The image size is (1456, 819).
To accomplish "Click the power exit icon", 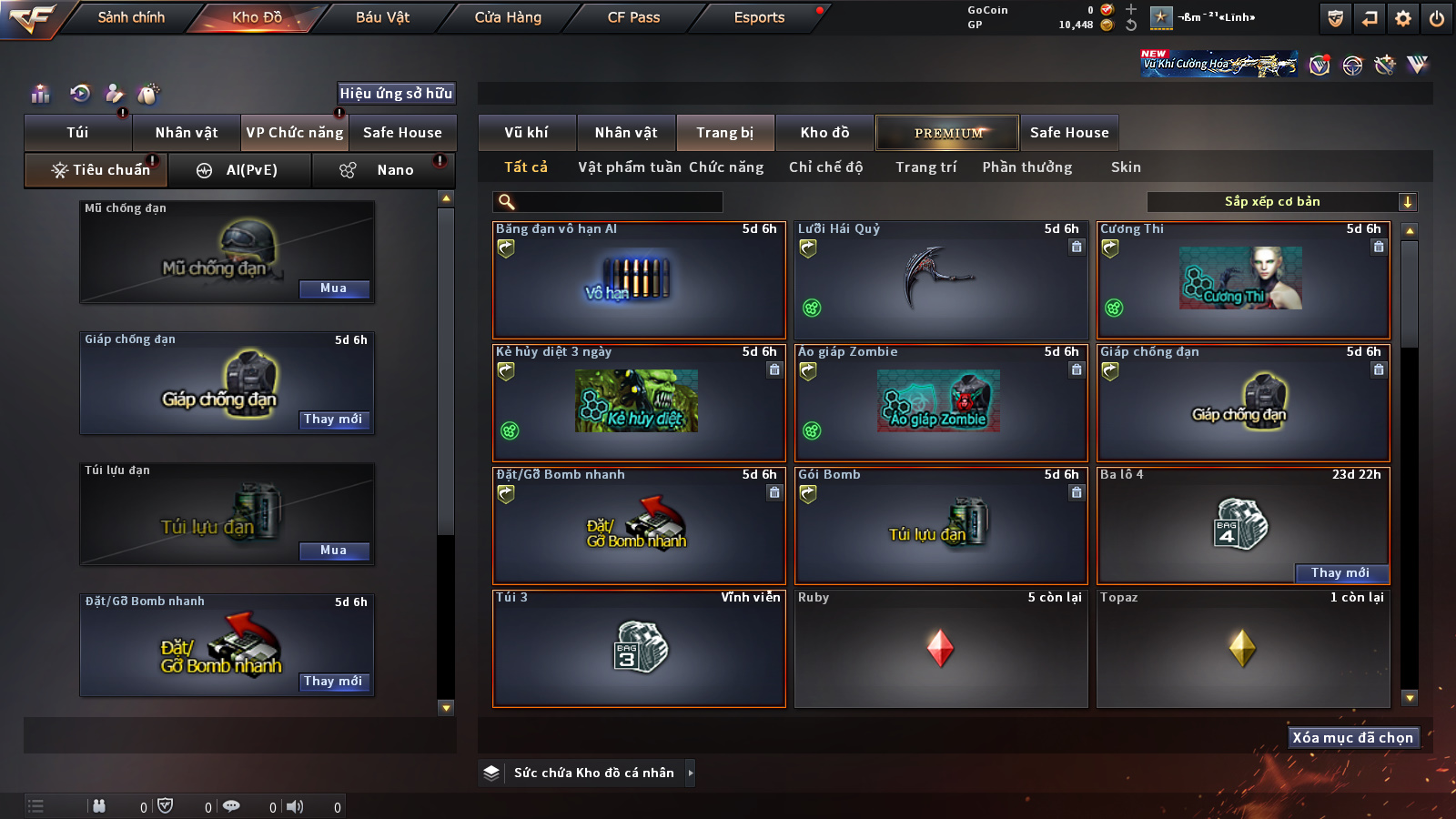I will pos(1437,18).
